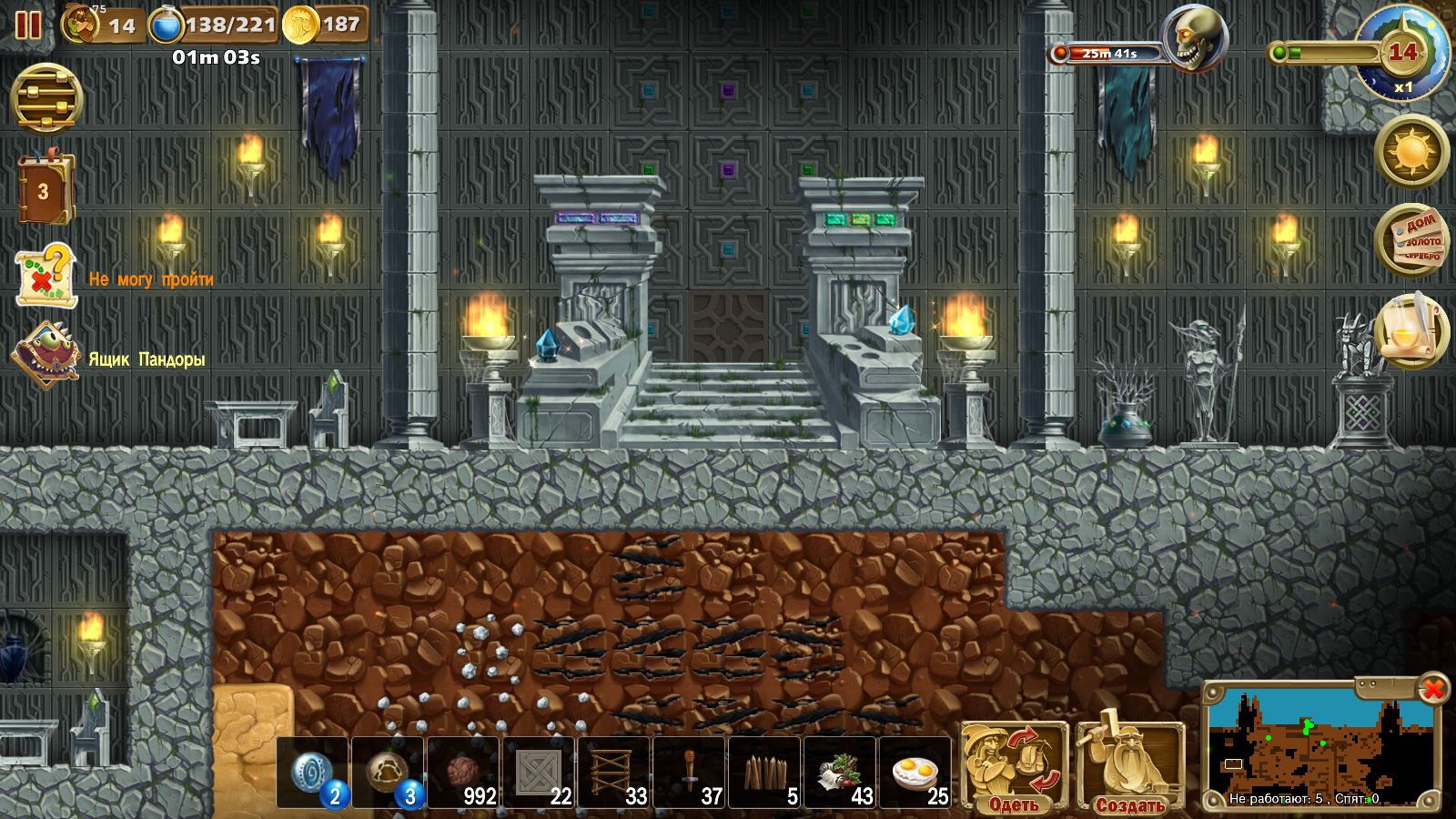The width and height of the screenshot is (1456, 819).
Task: Open the 'Ящик Пандоры' chest offer
Action: click(45, 355)
